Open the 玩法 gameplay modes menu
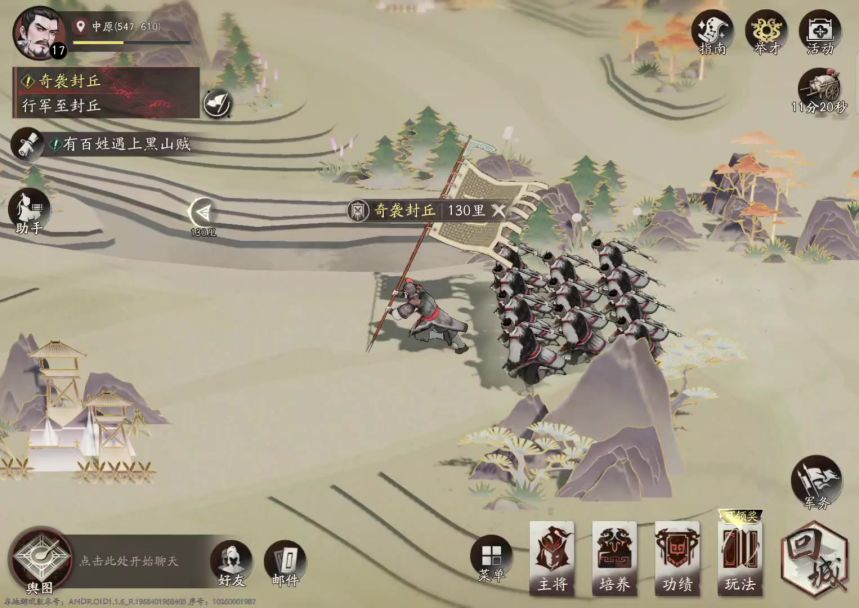 click(x=740, y=557)
